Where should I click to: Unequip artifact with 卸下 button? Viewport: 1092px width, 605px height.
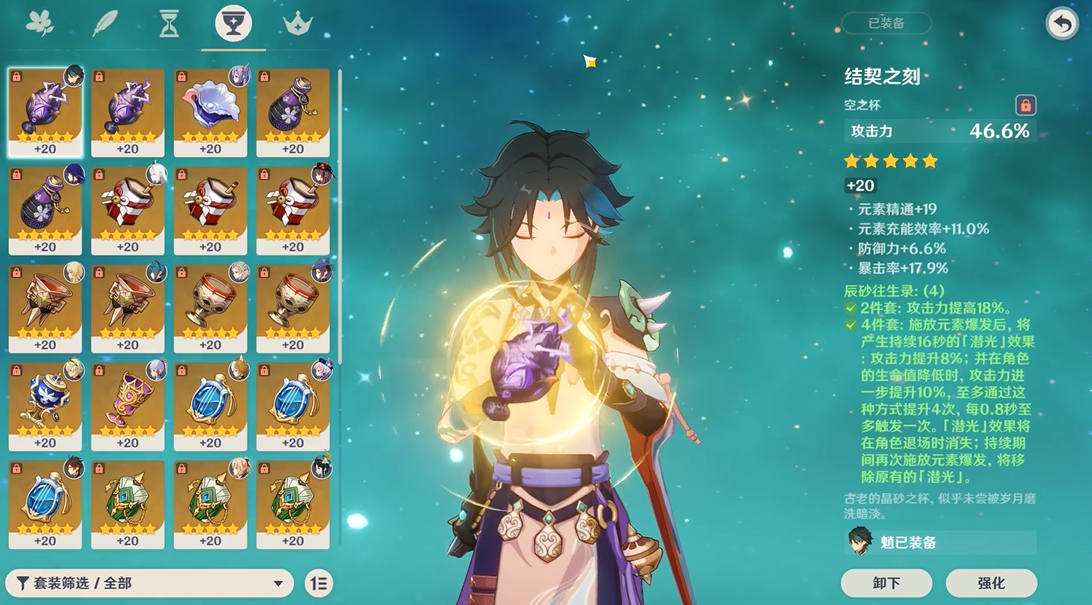[886, 583]
